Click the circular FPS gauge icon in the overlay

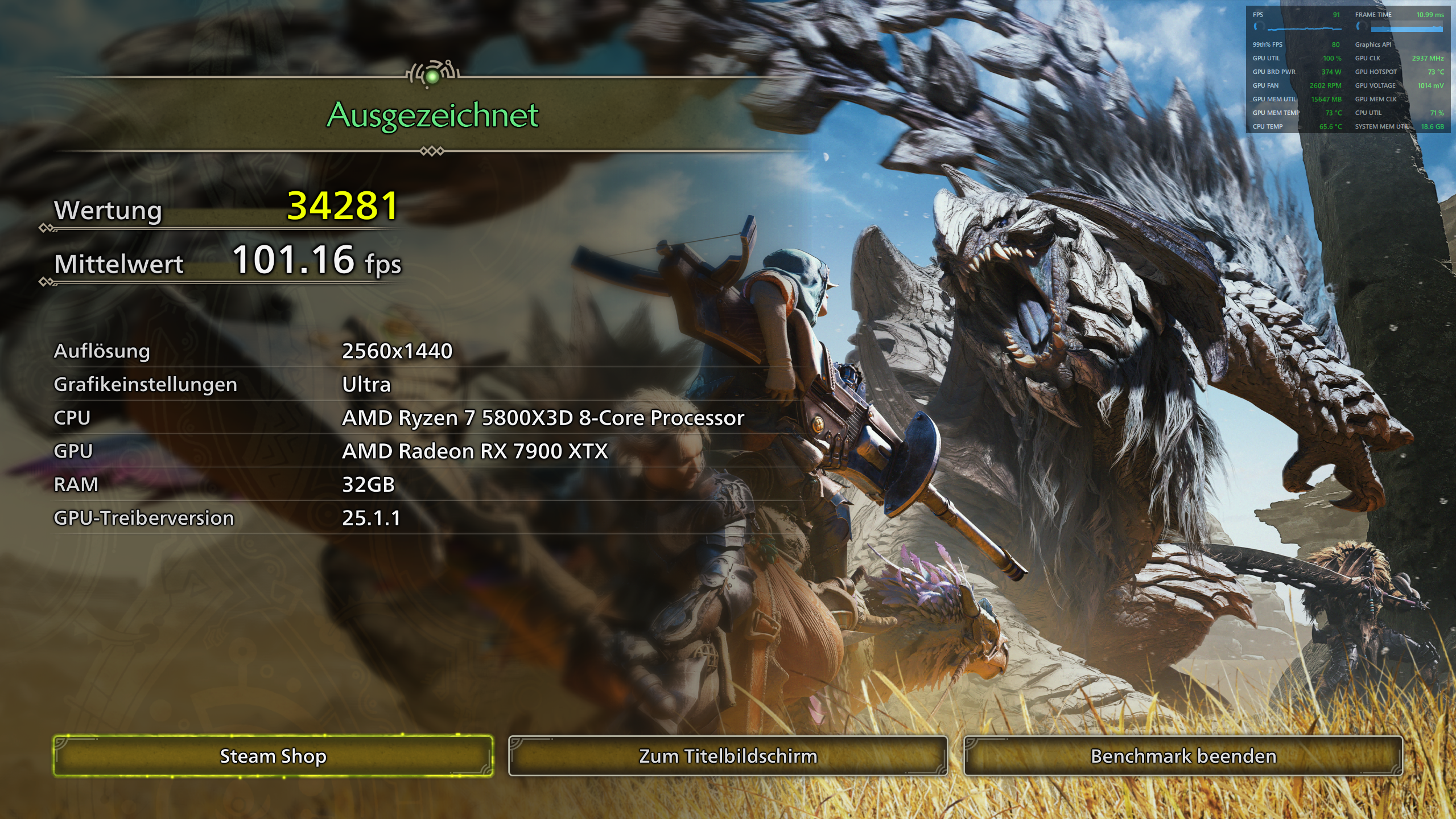tap(1259, 27)
